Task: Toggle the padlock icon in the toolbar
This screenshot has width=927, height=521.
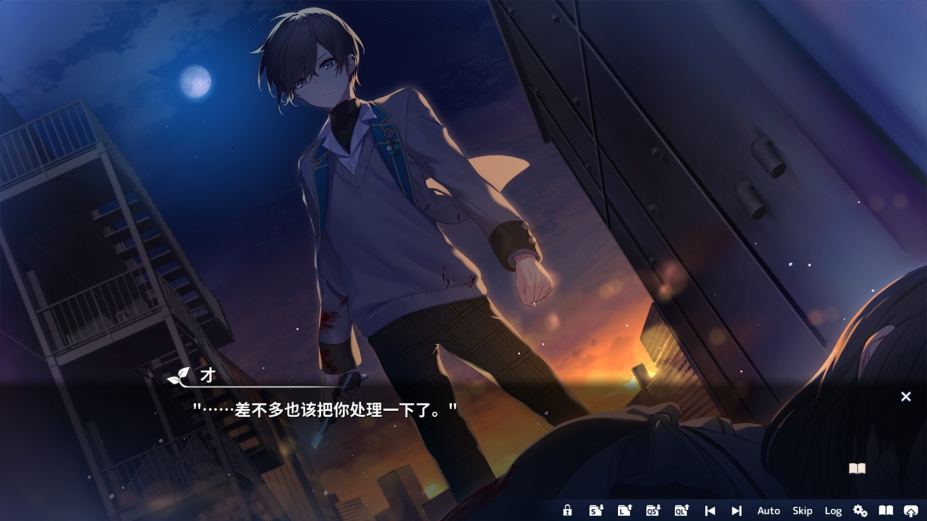Action: point(567,511)
